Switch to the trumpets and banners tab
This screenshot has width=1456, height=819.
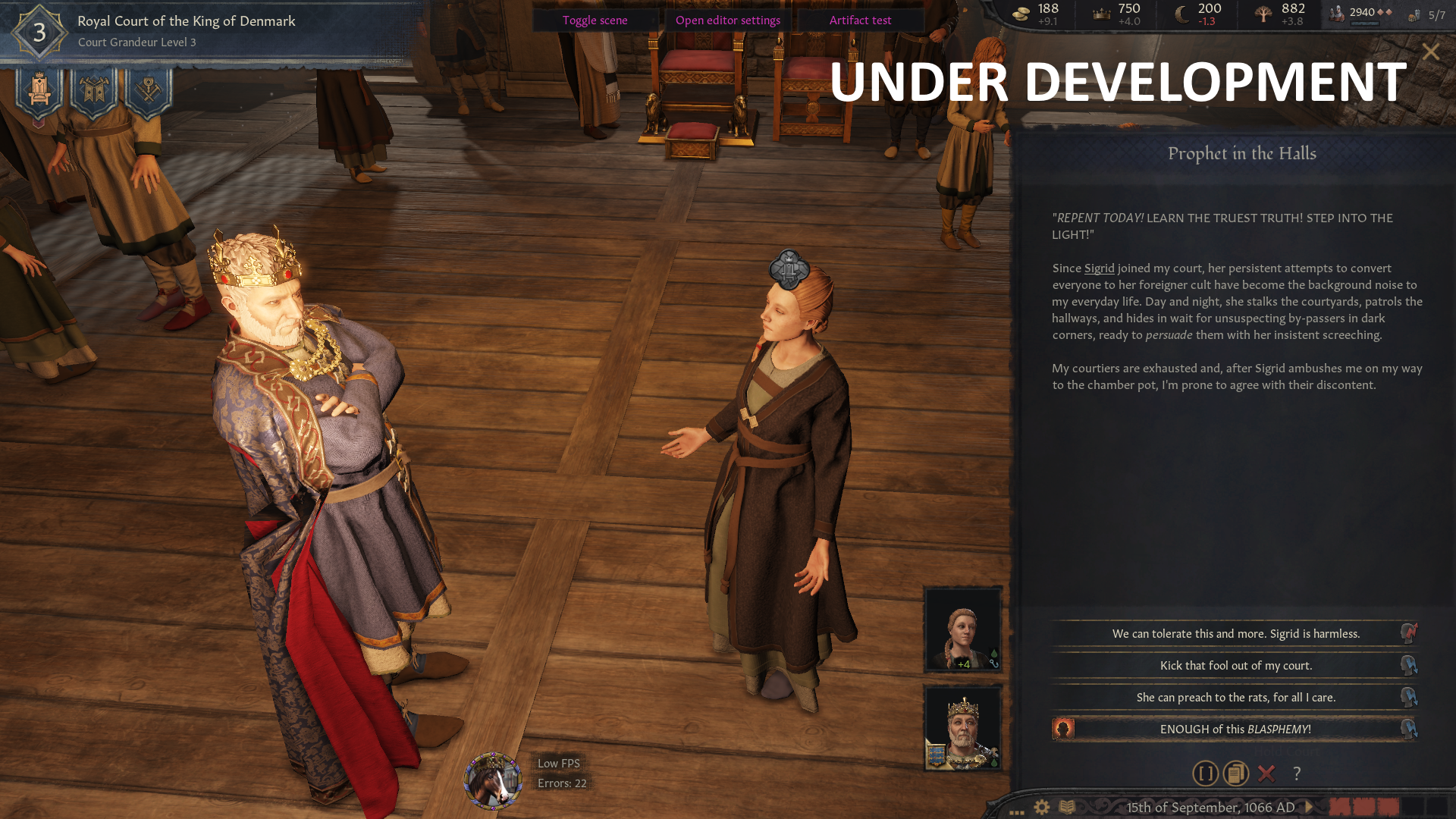[x=94, y=91]
